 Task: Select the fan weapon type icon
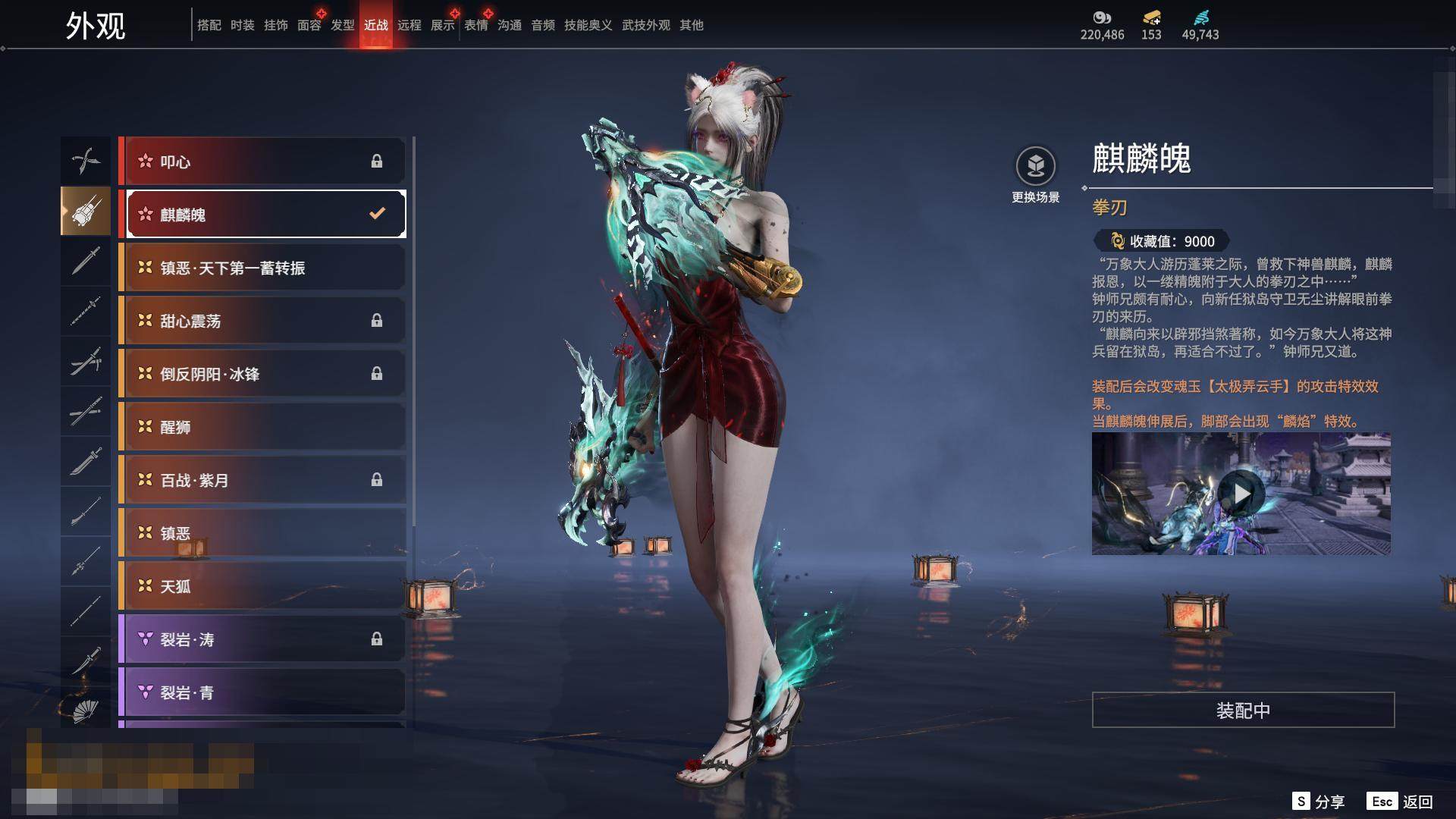click(86, 711)
